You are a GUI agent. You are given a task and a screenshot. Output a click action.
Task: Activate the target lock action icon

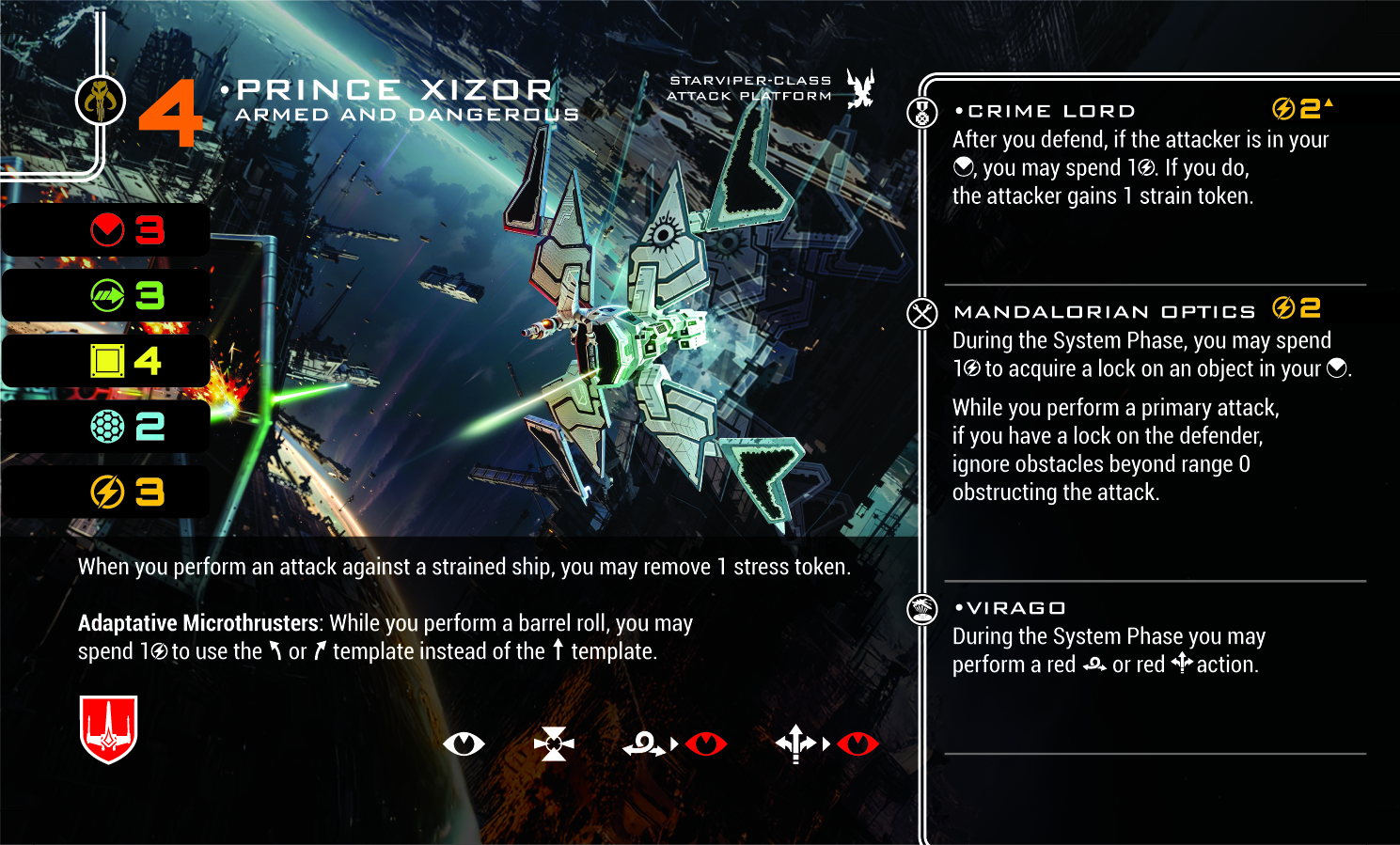(x=554, y=744)
